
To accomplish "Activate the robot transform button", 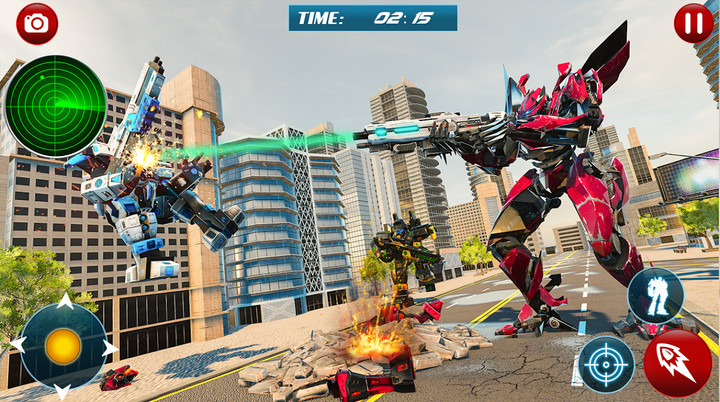I will [x=655, y=295].
